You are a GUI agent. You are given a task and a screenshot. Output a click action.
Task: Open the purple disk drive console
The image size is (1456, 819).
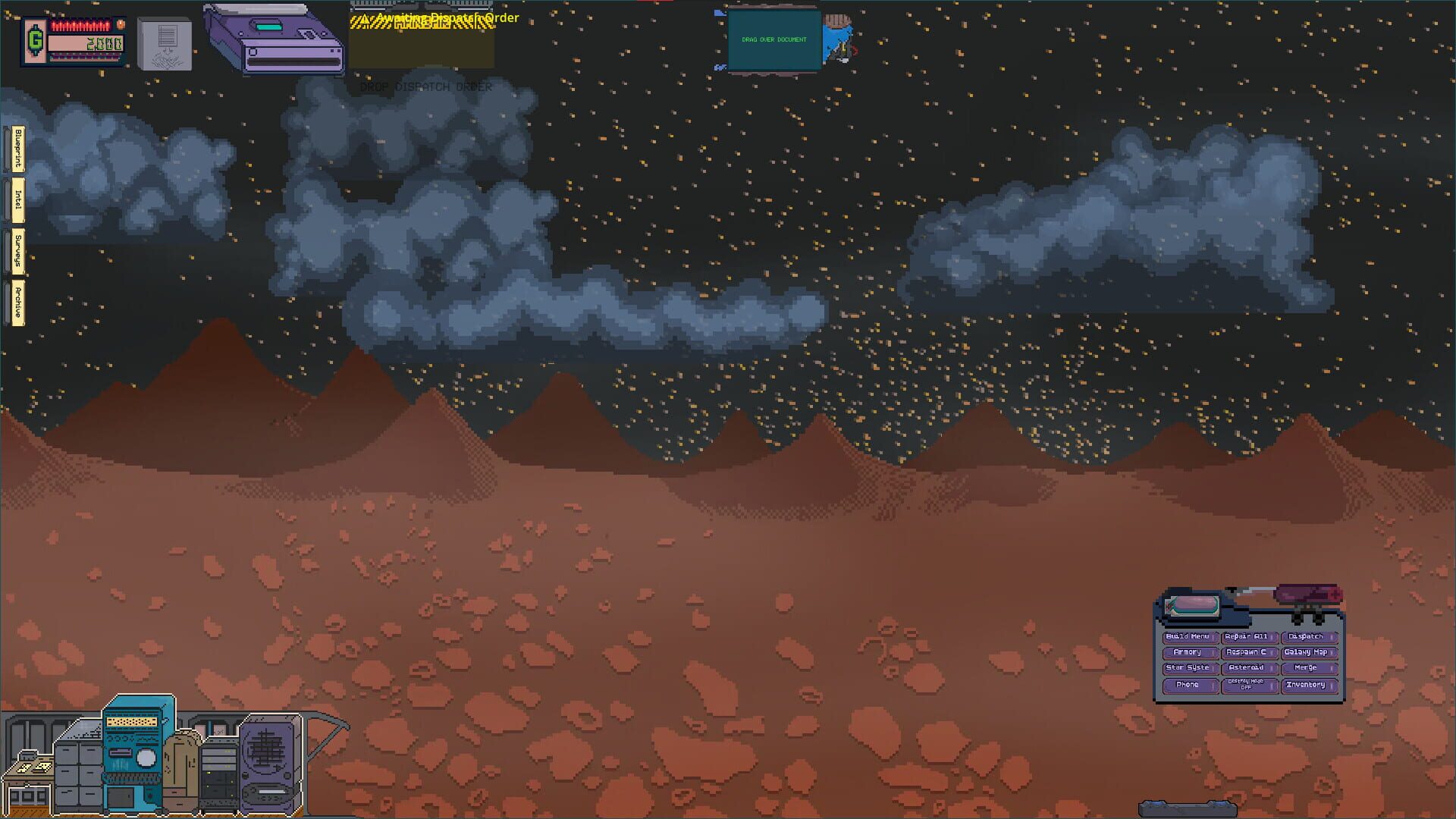pyautogui.click(x=280, y=42)
